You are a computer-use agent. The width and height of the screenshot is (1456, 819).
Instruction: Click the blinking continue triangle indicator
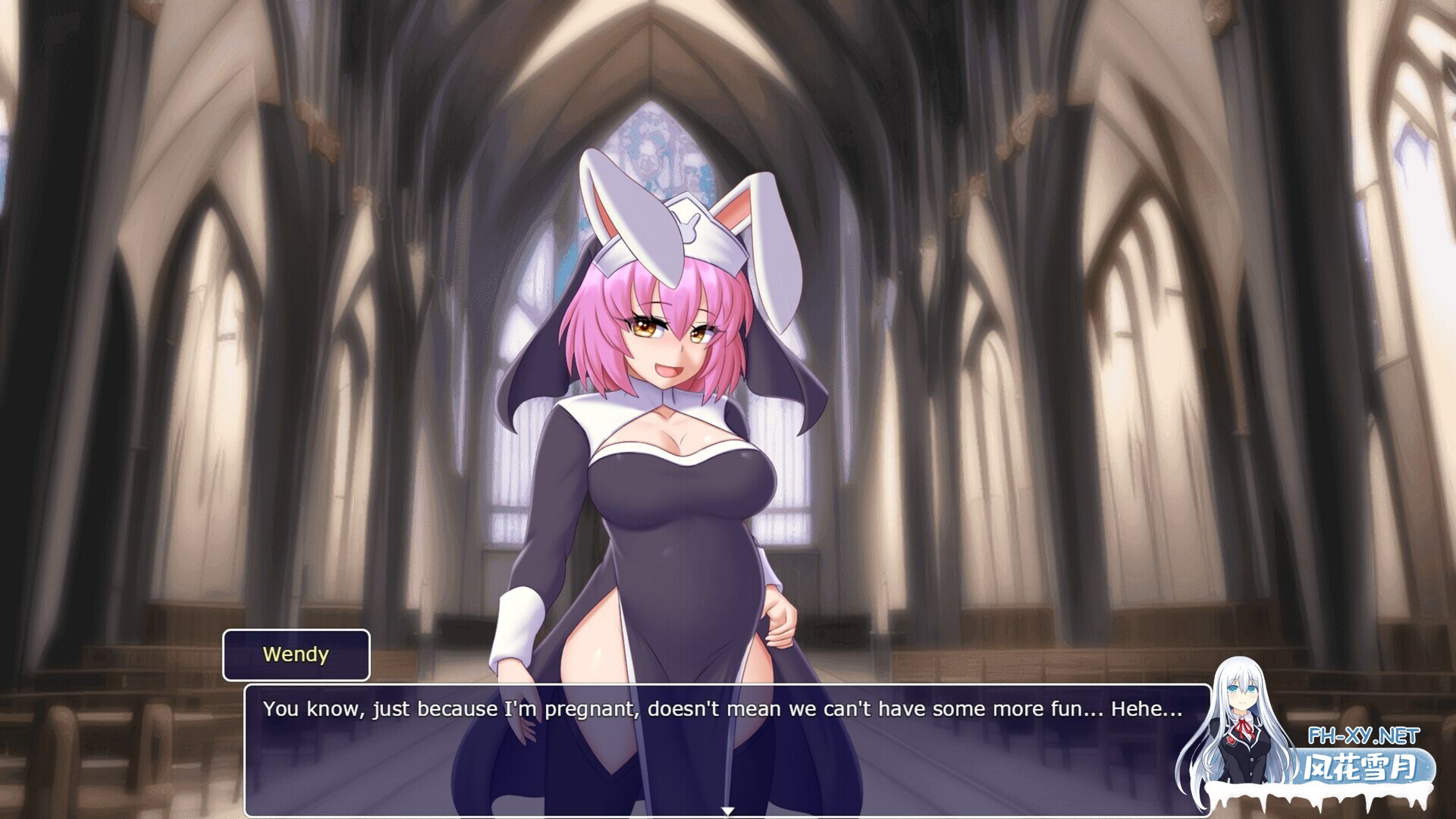(x=728, y=809)
